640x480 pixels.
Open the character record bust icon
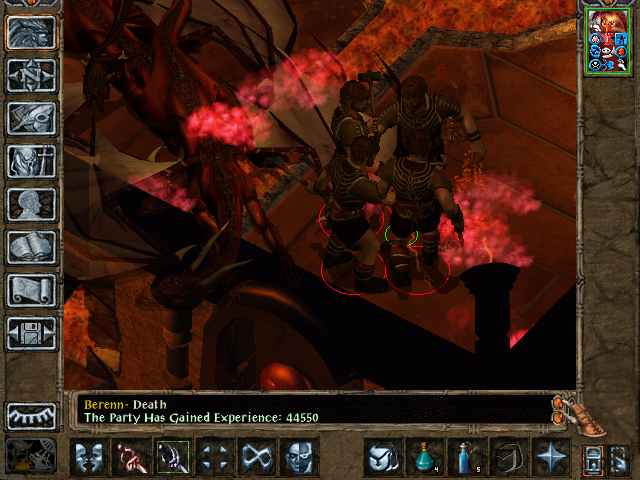(31, 204)
